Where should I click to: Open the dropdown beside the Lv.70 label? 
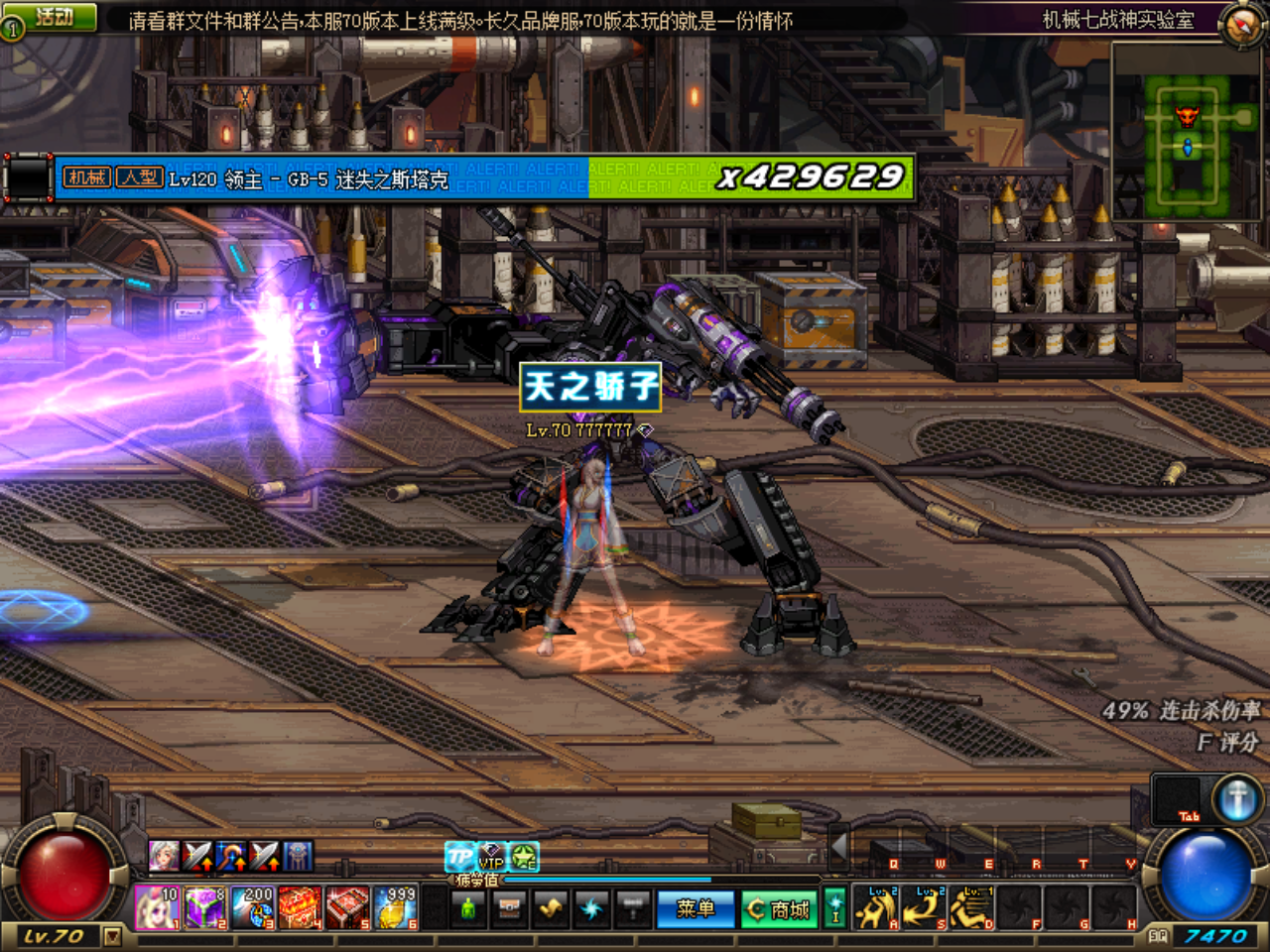point(114,936)
